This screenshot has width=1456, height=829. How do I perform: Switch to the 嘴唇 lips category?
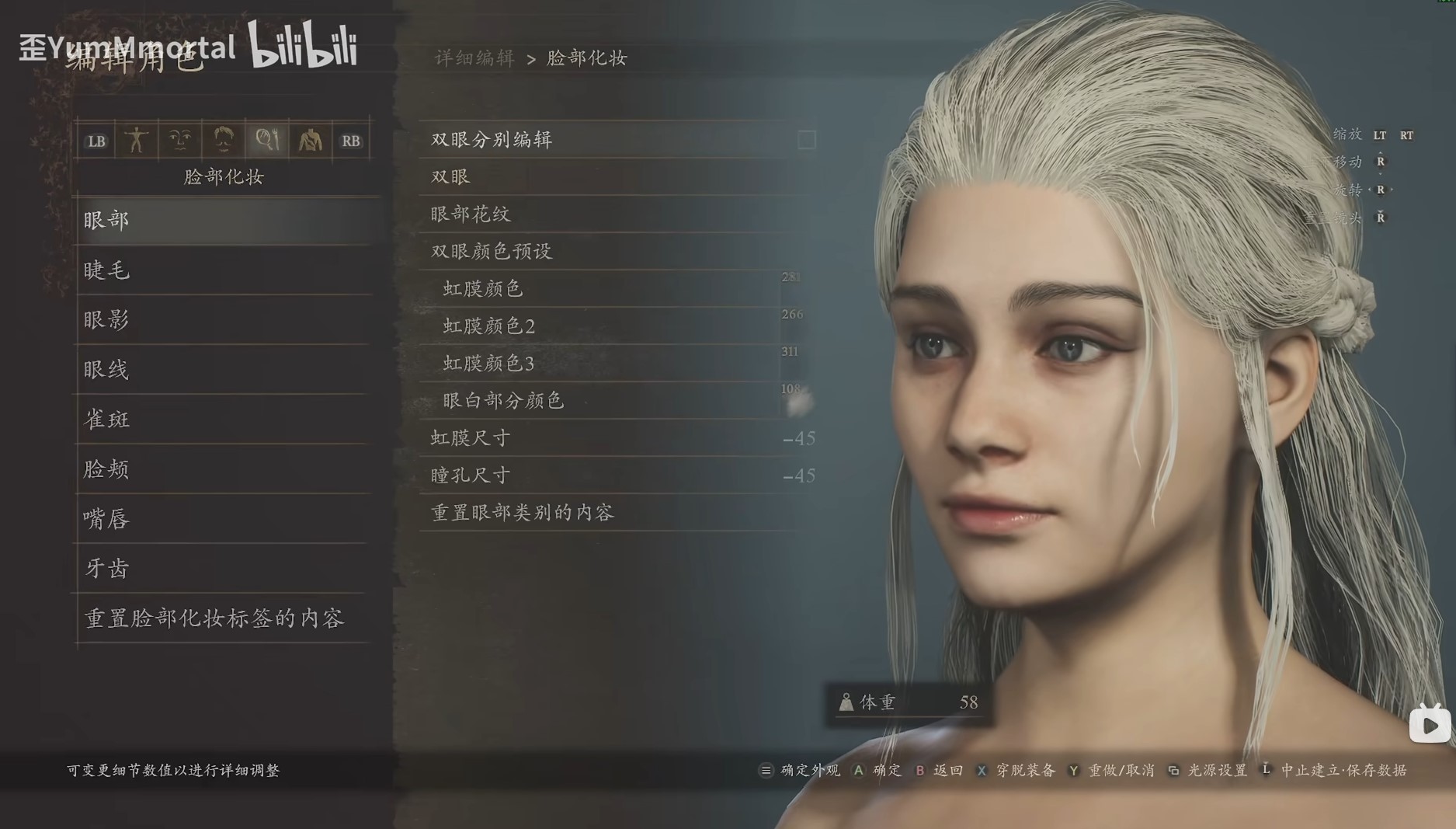105,518
